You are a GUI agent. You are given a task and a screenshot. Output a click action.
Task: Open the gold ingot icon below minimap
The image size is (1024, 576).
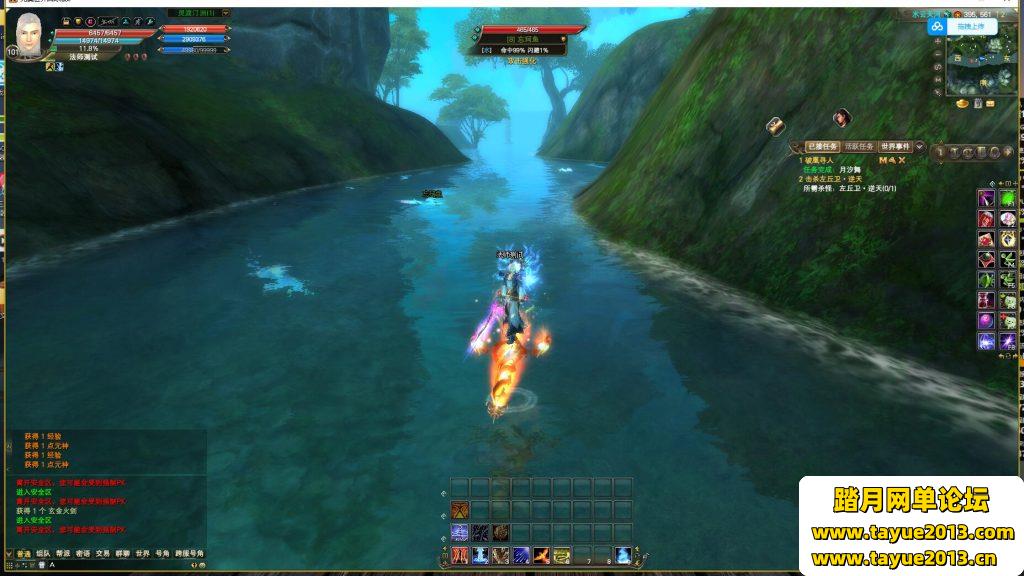962,103
